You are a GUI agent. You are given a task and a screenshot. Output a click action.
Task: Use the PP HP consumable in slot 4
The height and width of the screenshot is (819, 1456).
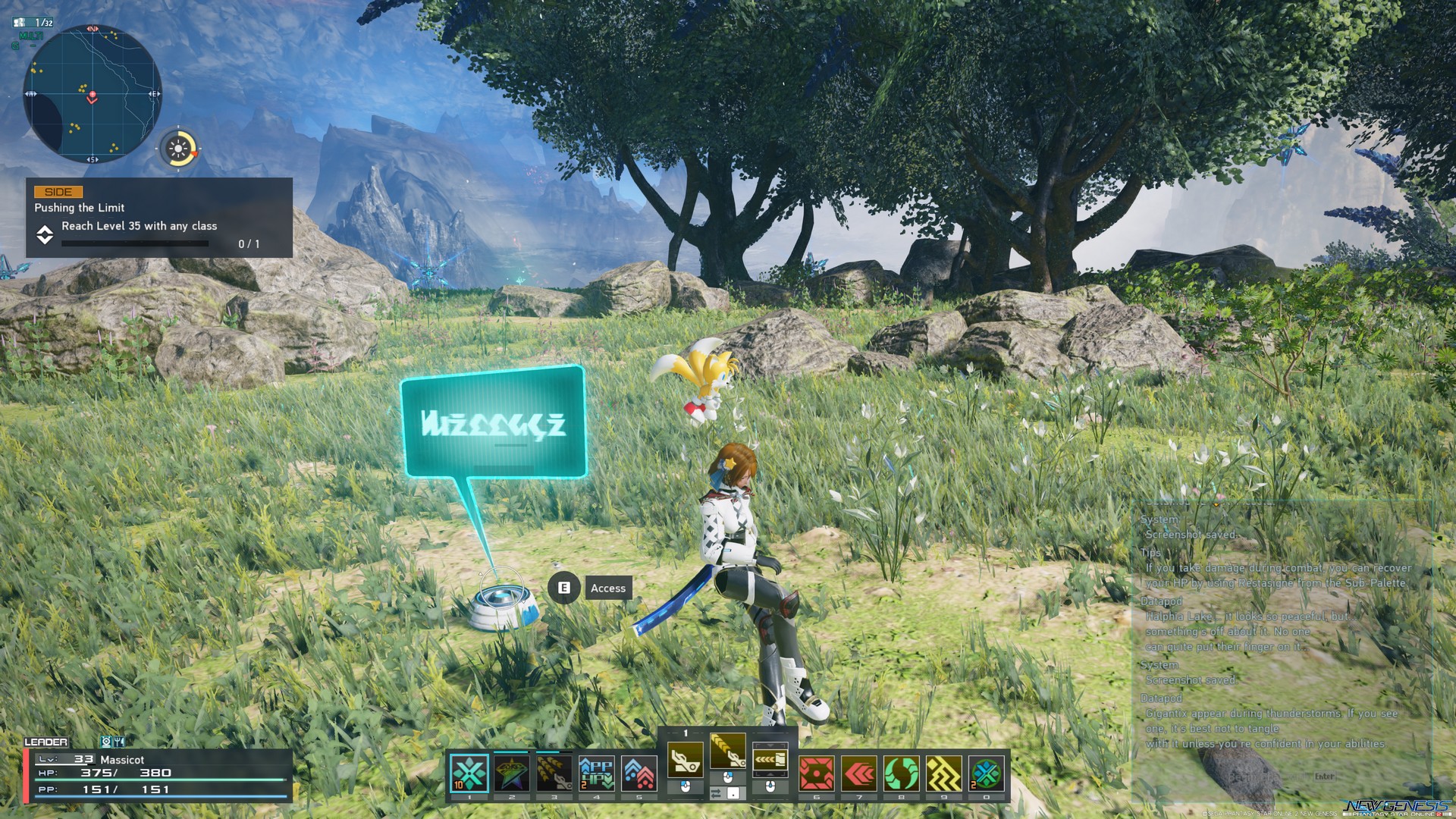coord(597,773)
